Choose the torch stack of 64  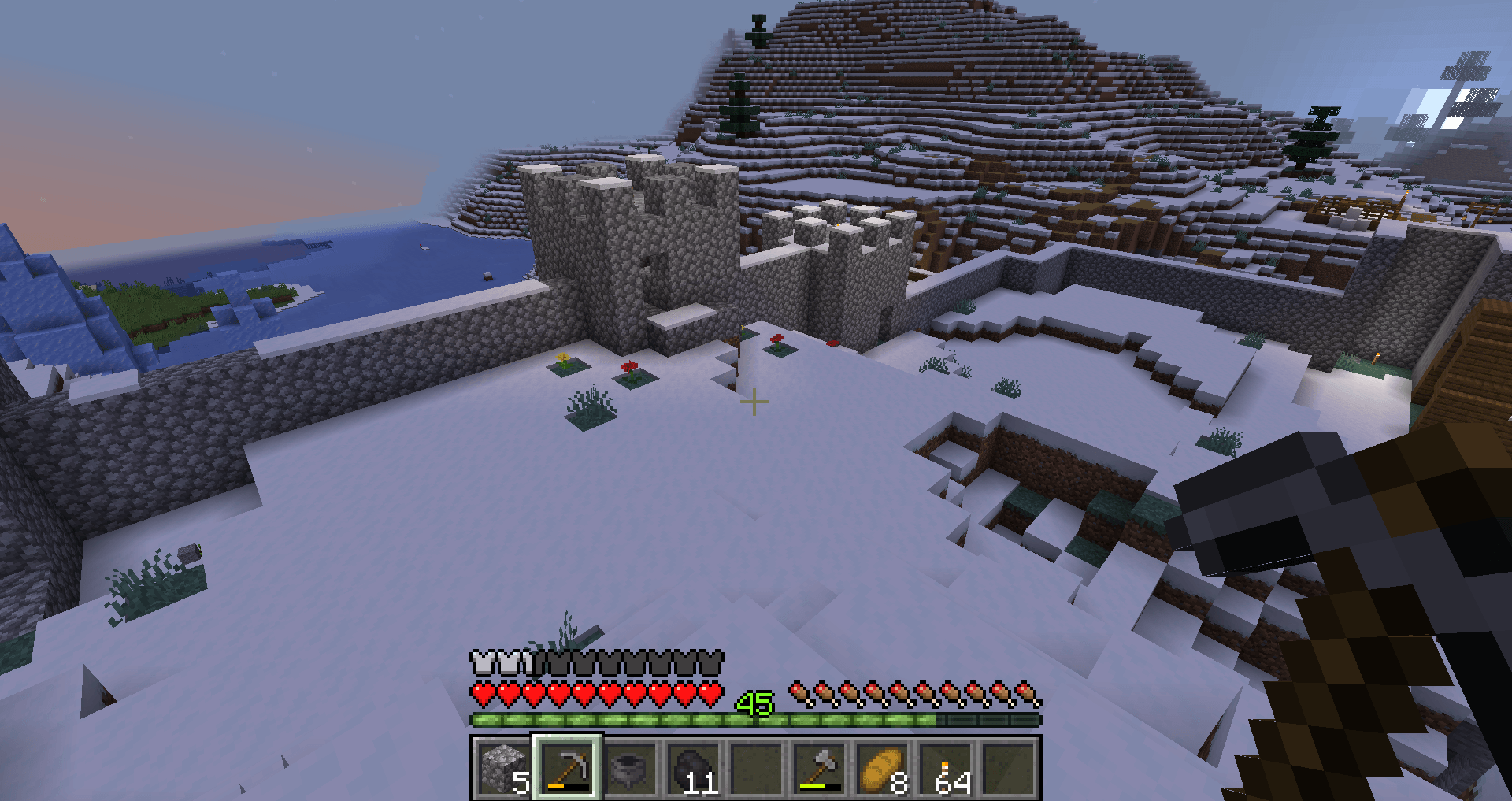[x=946, y=768]
